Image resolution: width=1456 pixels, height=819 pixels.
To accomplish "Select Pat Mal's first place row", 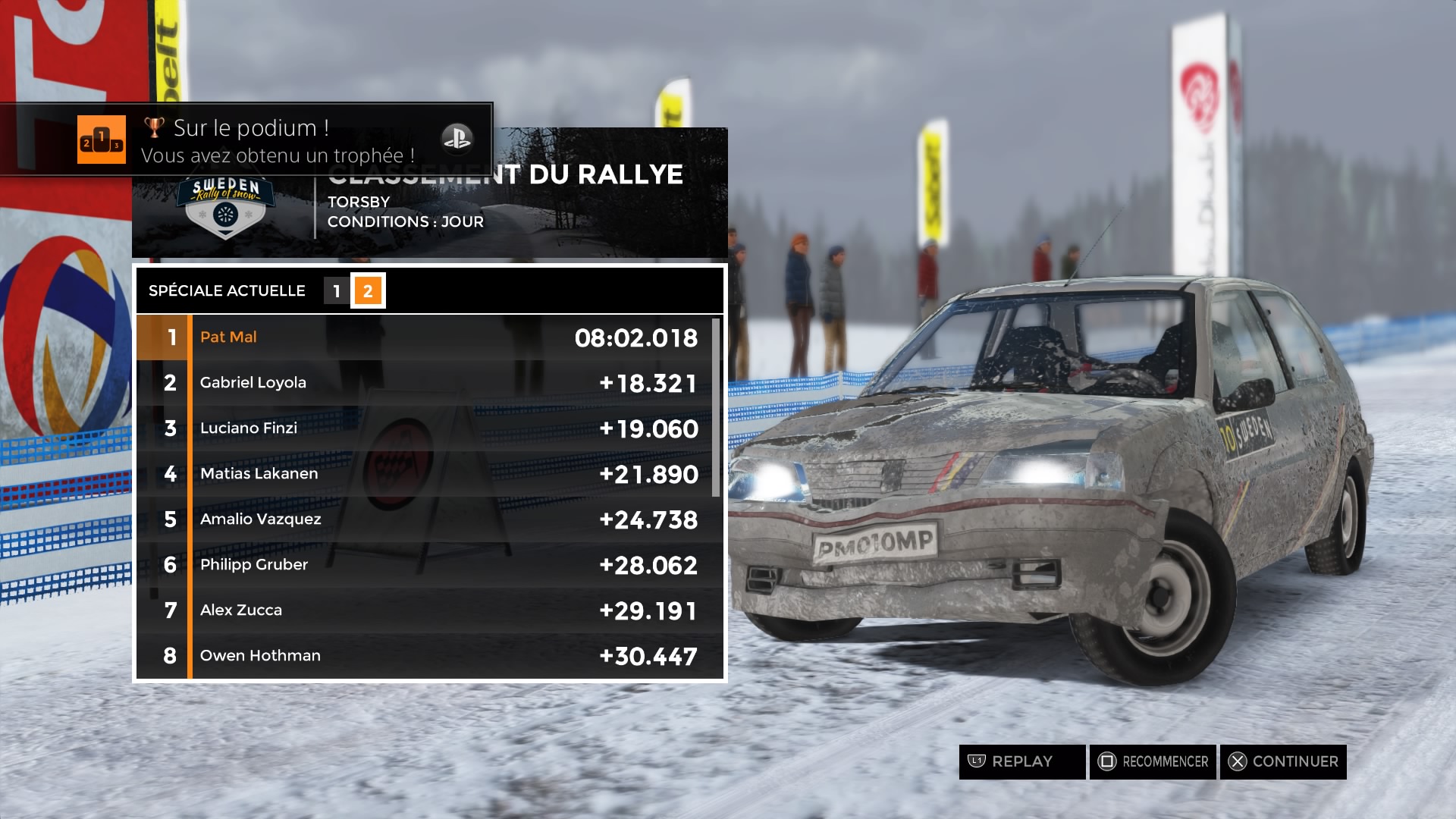I will coord(425,337).
